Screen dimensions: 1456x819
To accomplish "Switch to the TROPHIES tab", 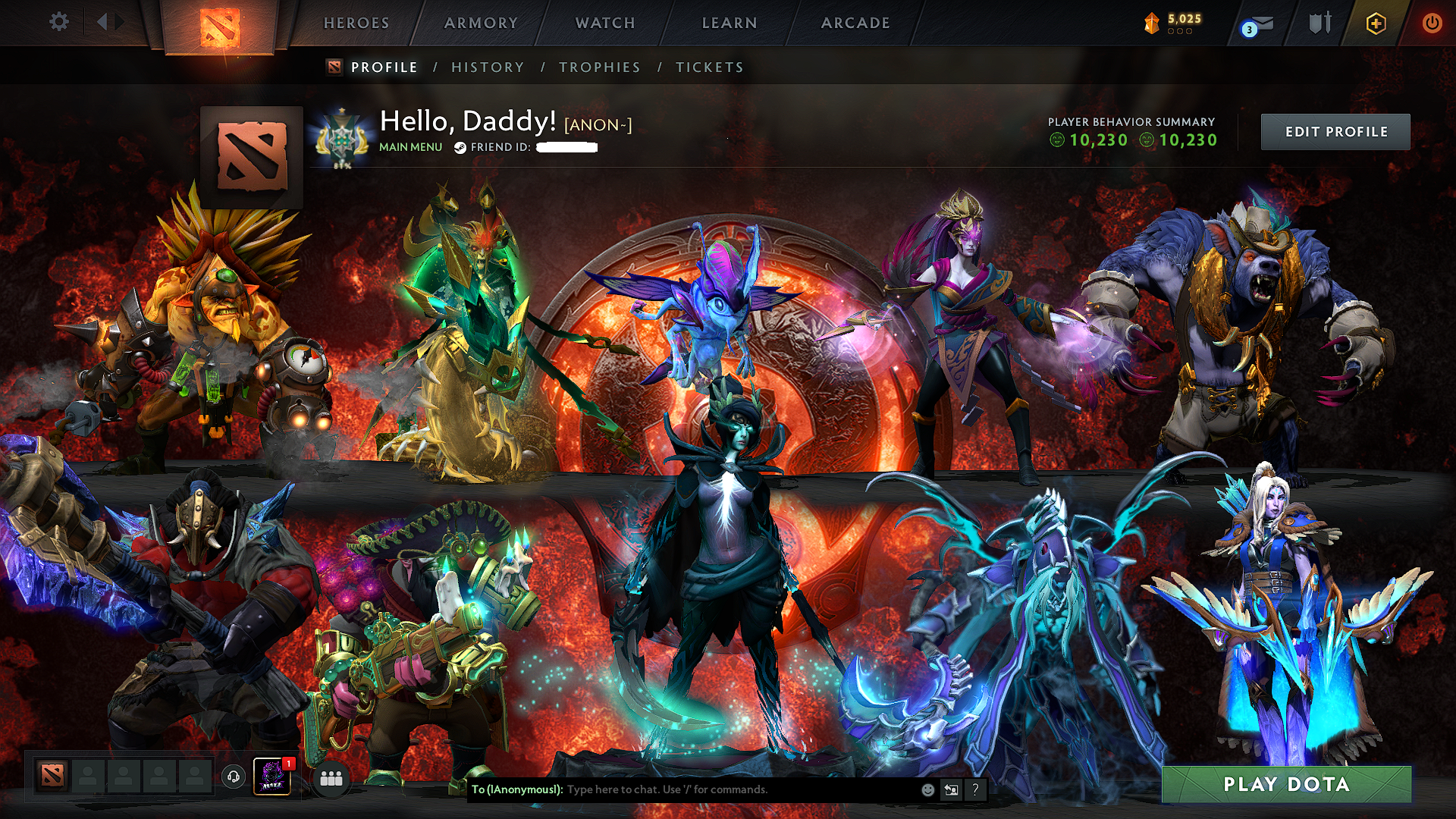I will coord(600,67).
